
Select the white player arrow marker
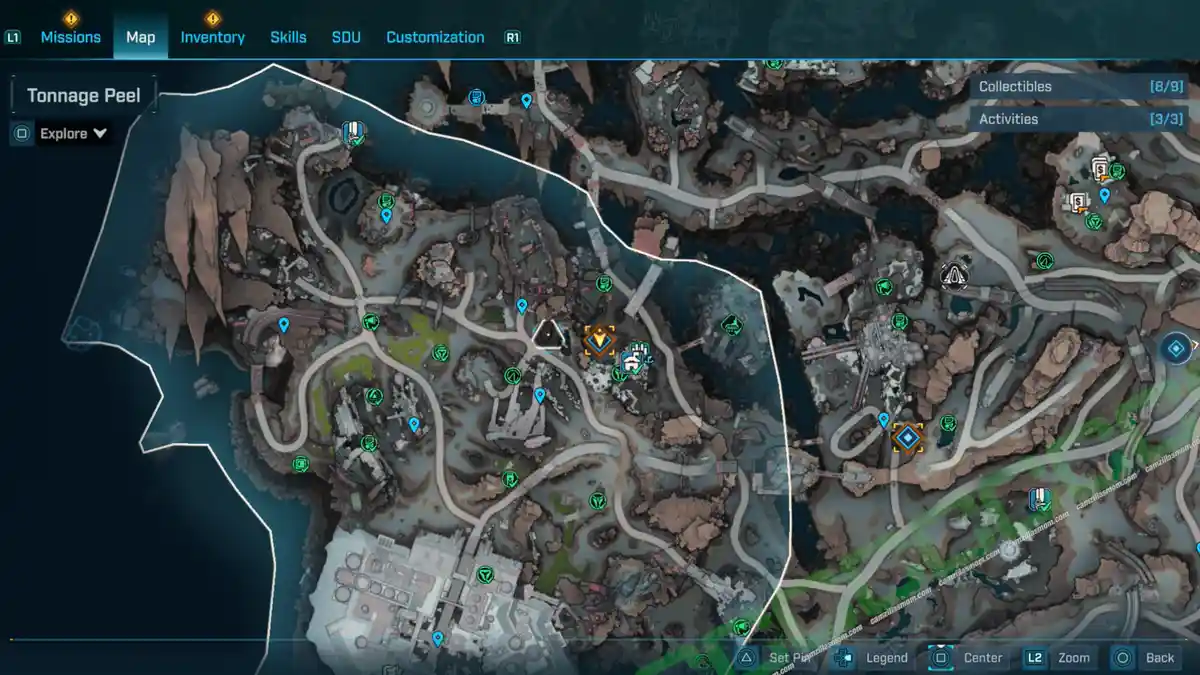[x=547, y=335]
